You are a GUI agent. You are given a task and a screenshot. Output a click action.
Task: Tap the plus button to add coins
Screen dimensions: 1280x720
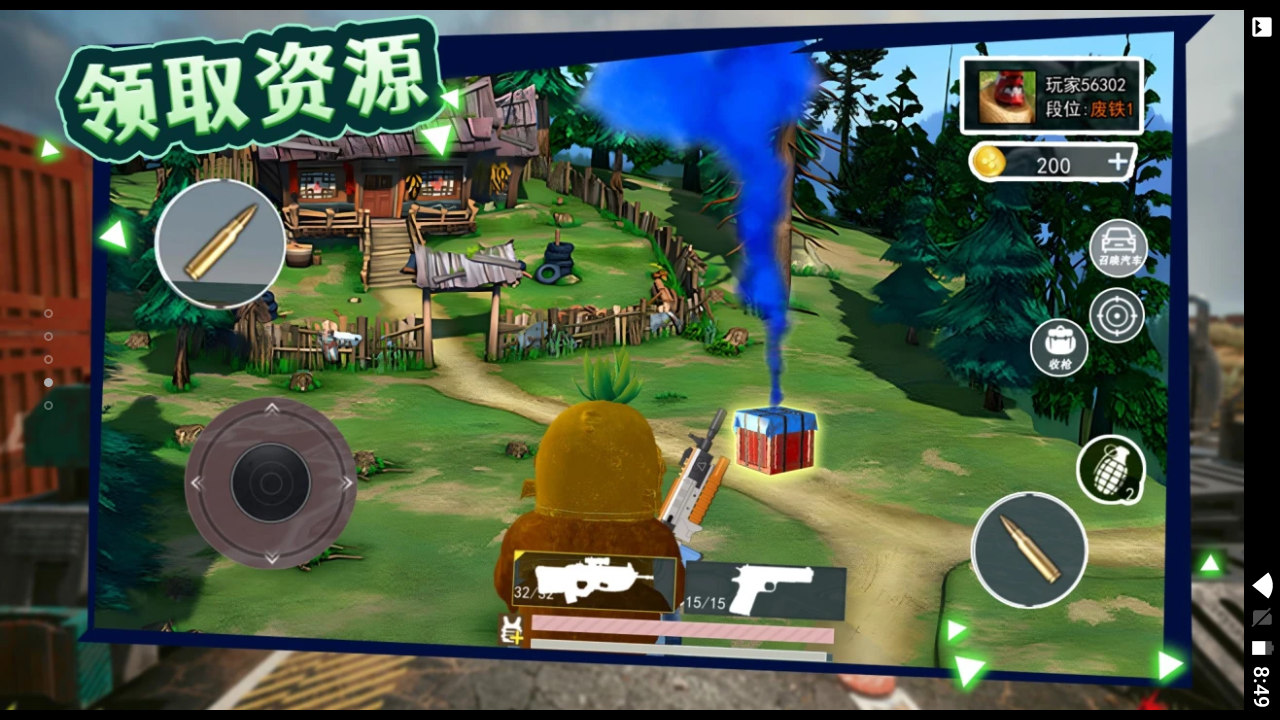(1117, 163)
